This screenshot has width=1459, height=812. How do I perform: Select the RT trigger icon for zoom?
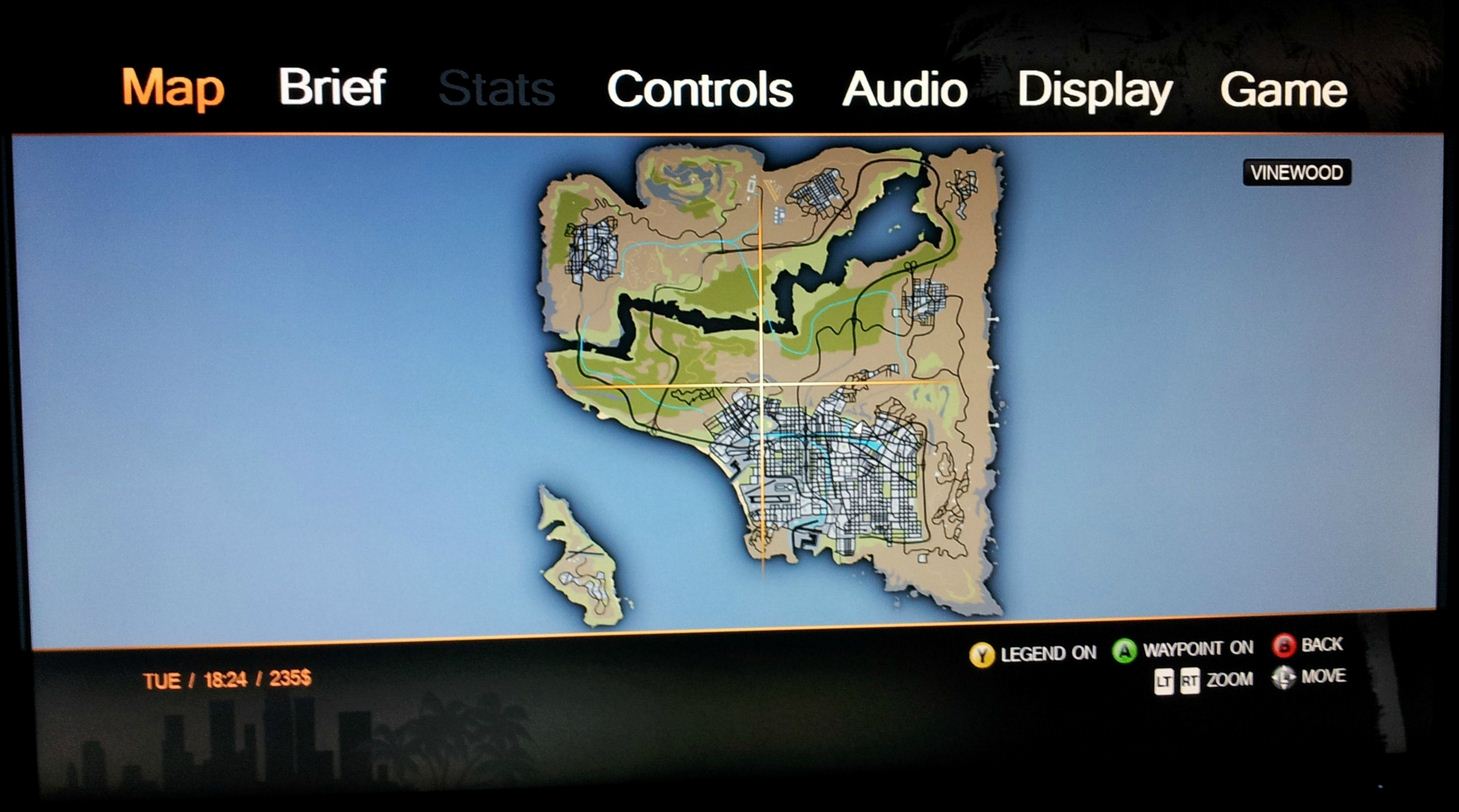pos(1190,679)
